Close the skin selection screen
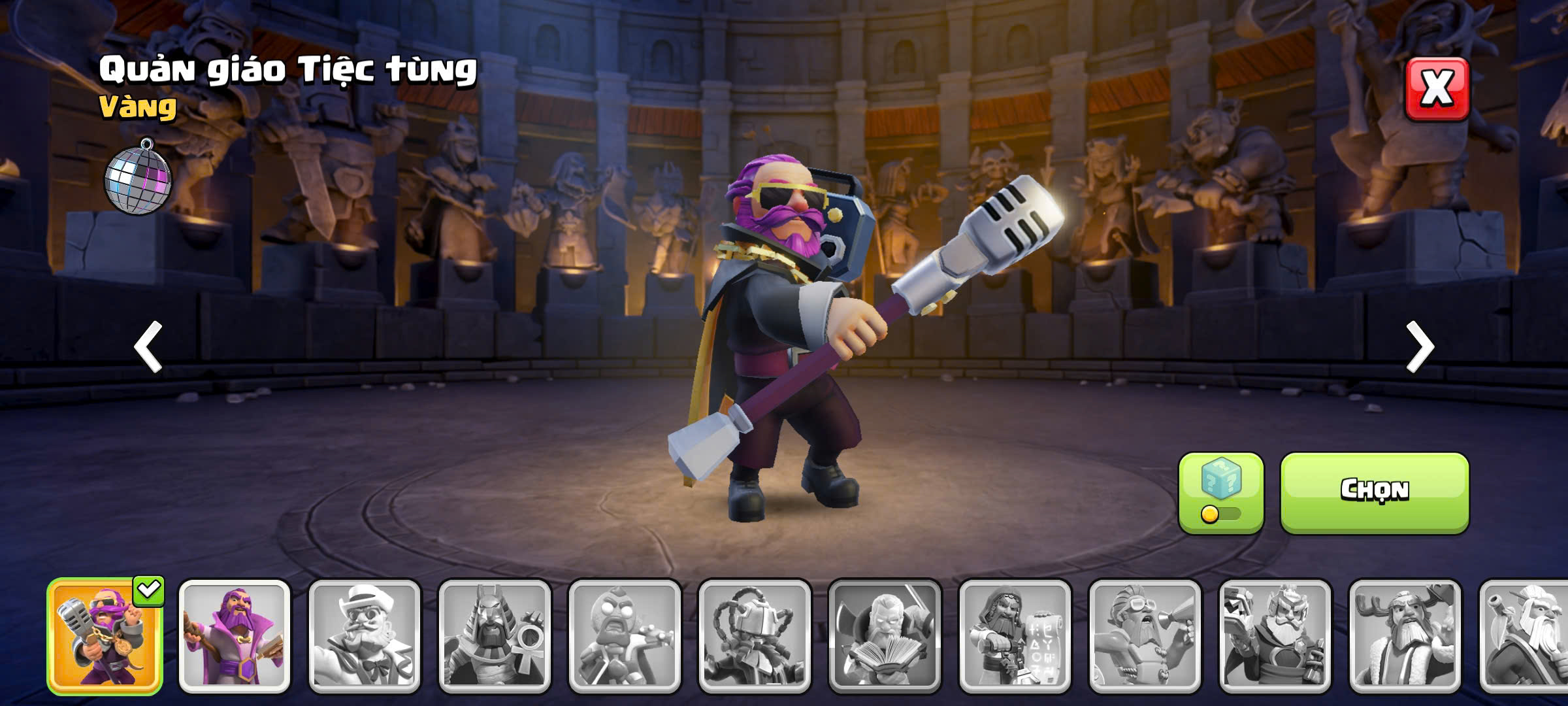Image resolution: width=1568 pixels, height=706 pixels. pyautogui.click(x=1437, y=89)
